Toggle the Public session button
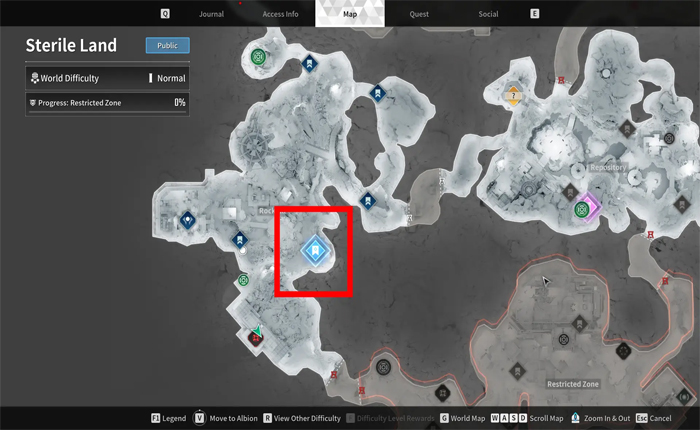Image resolution: width=700 pixels, height=430 pixels. (167, 45)
